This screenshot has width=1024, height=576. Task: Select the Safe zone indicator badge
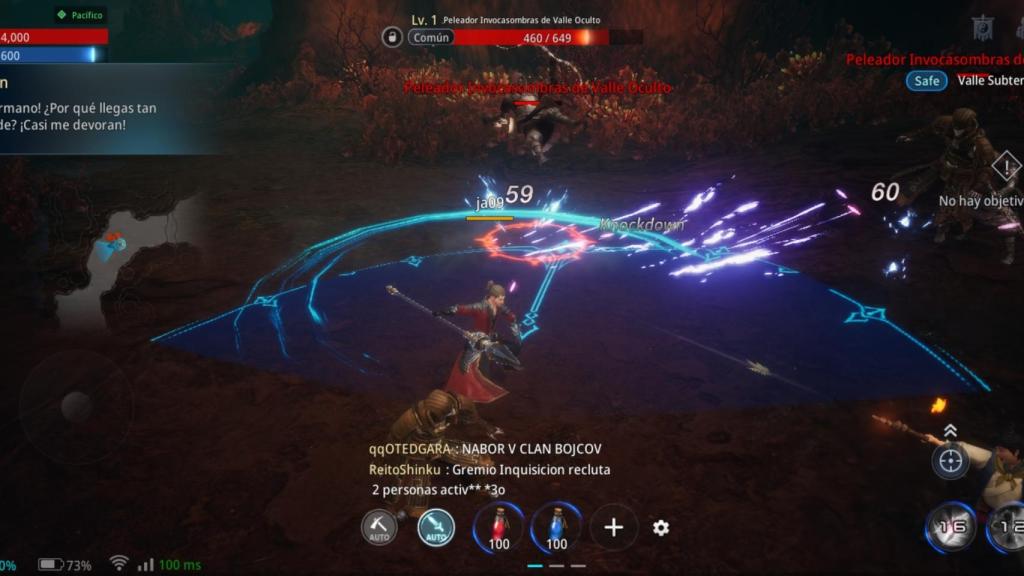click(x=926, y=80)
